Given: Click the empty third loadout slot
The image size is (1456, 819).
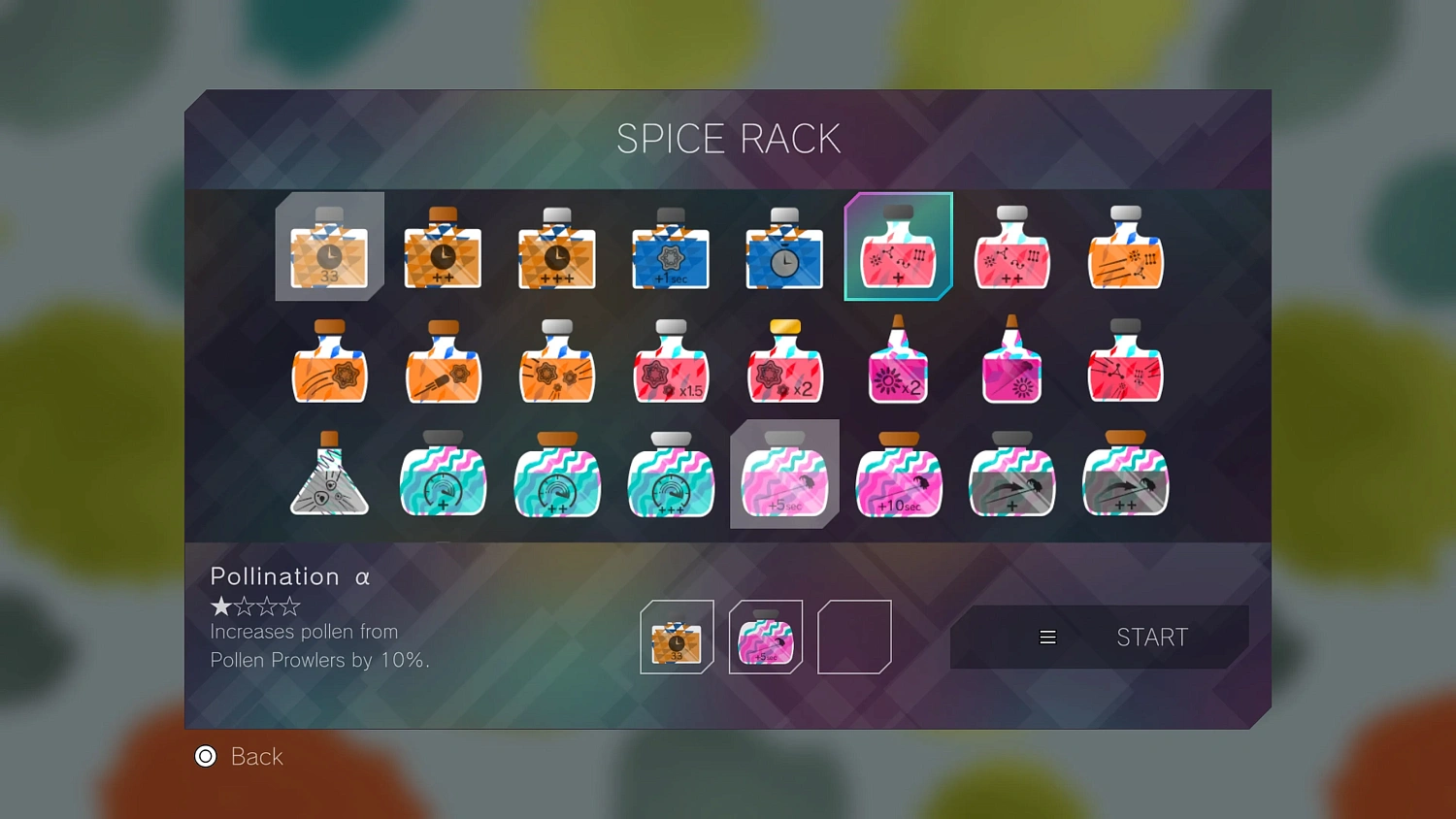Looking at the screenshot, I should coord(854,637).
